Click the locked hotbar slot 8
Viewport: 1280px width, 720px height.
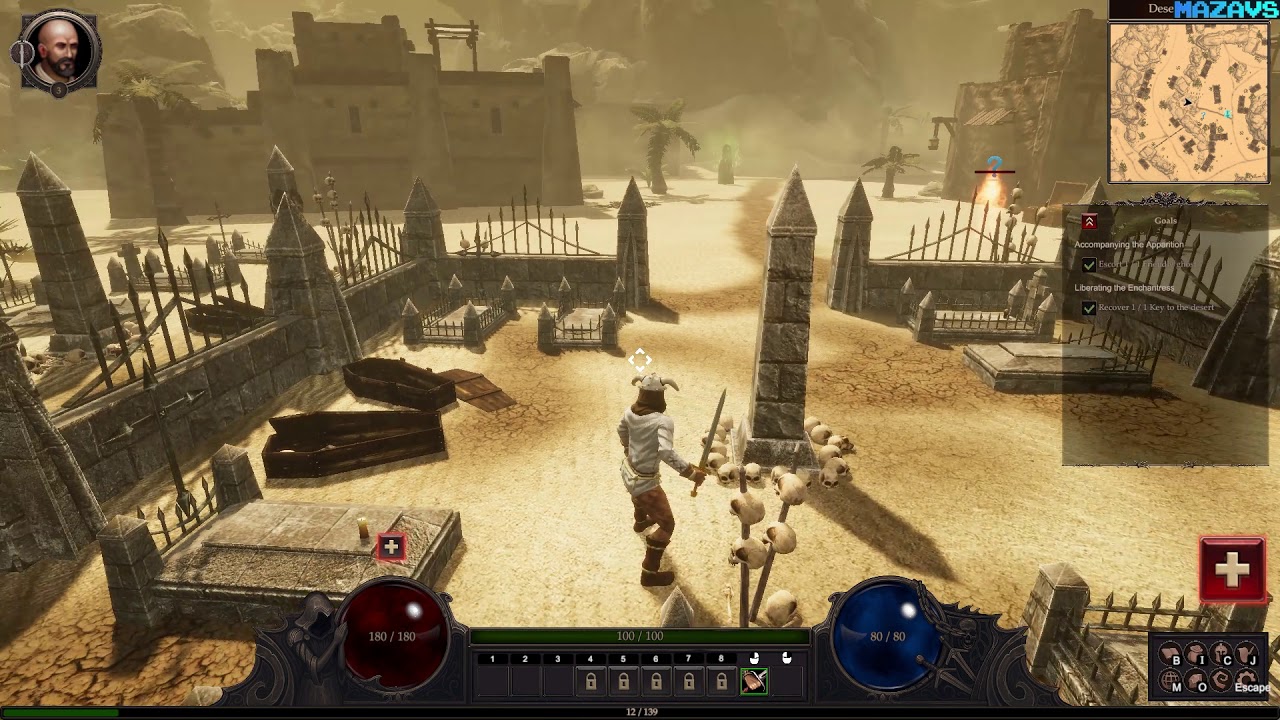(x=721, y=681)
